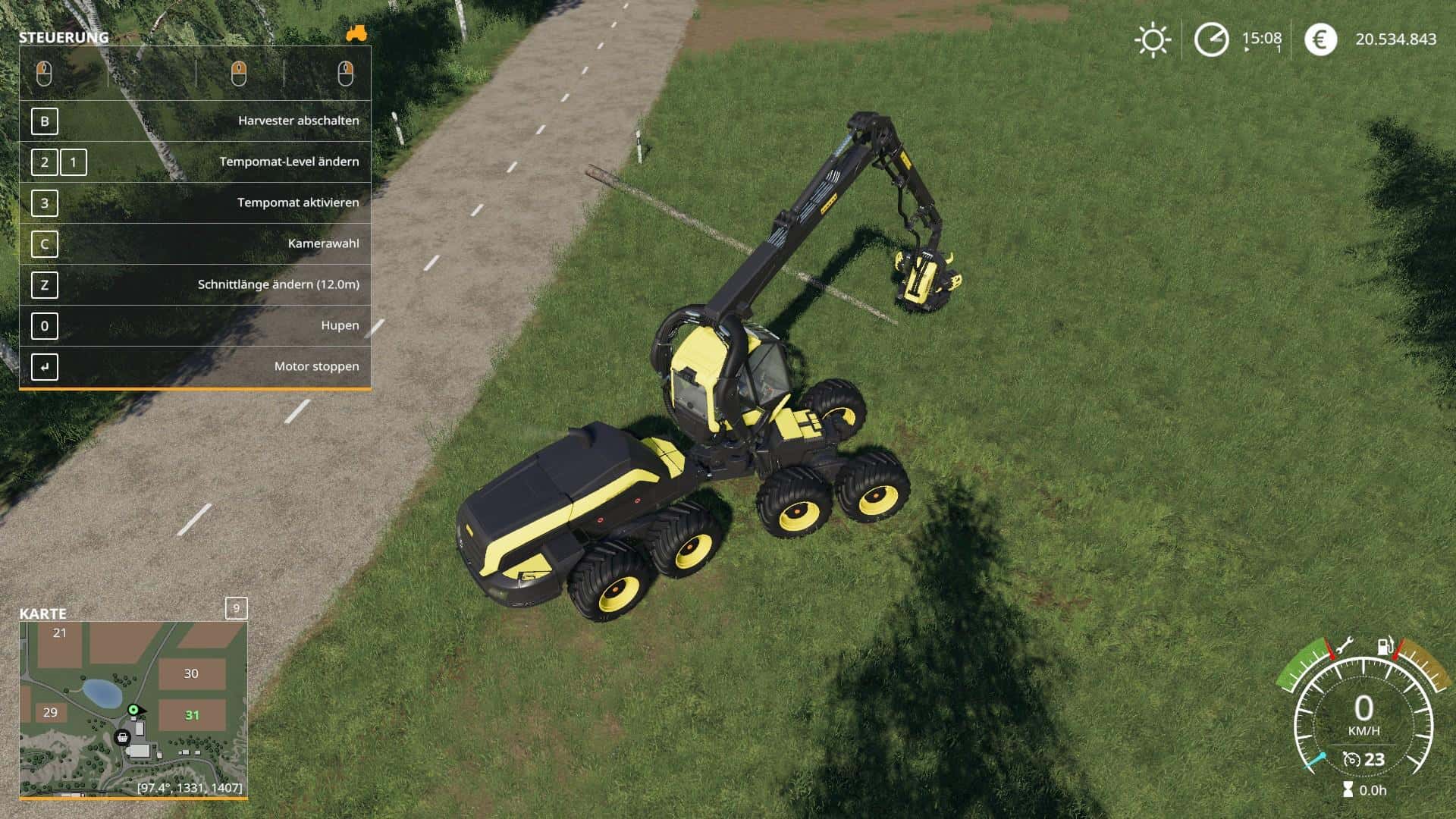Choose field 30 on the minimap

pyautogui.click(x=191, y=673)
